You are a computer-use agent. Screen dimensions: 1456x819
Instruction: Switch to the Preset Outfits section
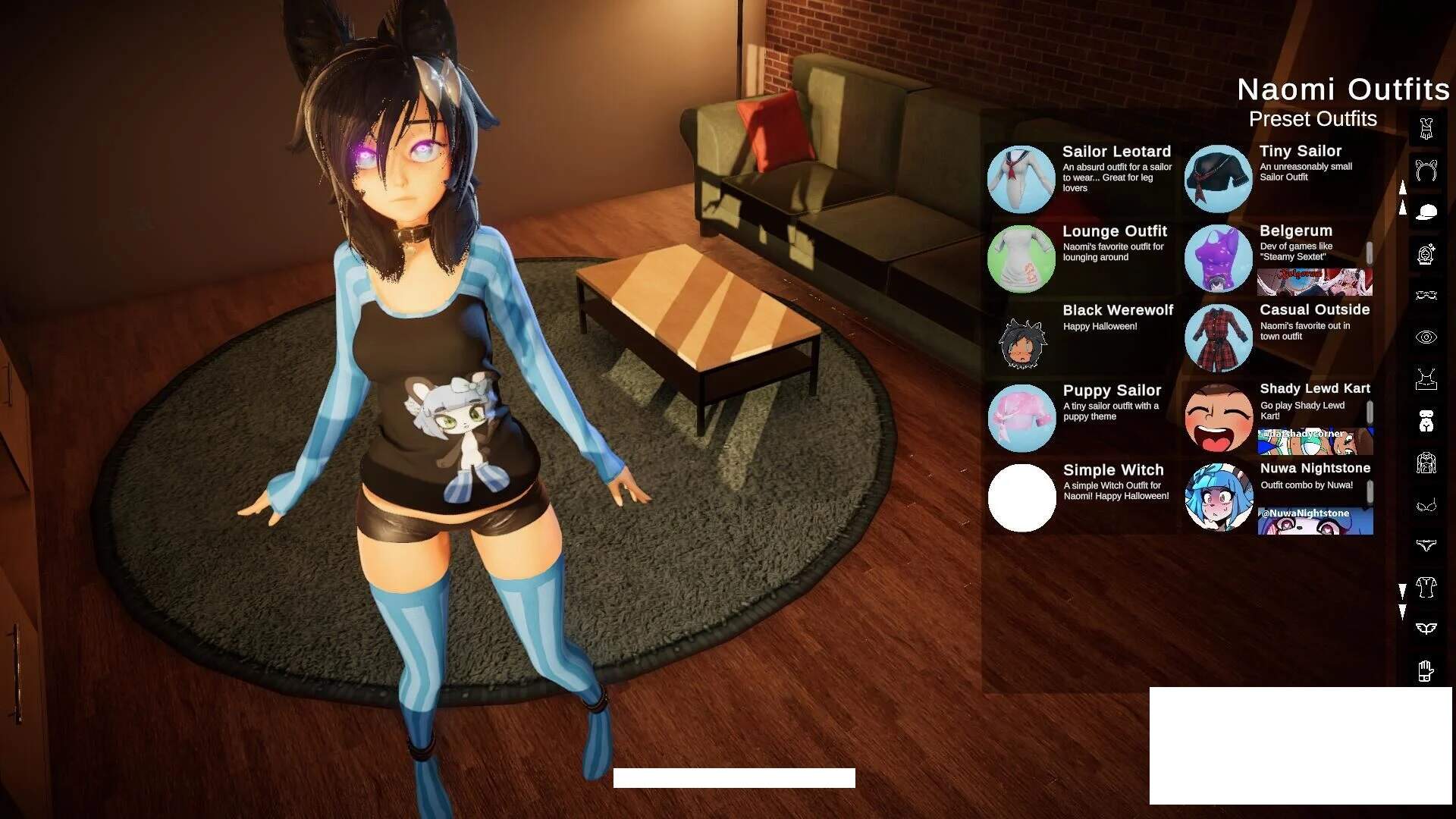[1313, 119]
